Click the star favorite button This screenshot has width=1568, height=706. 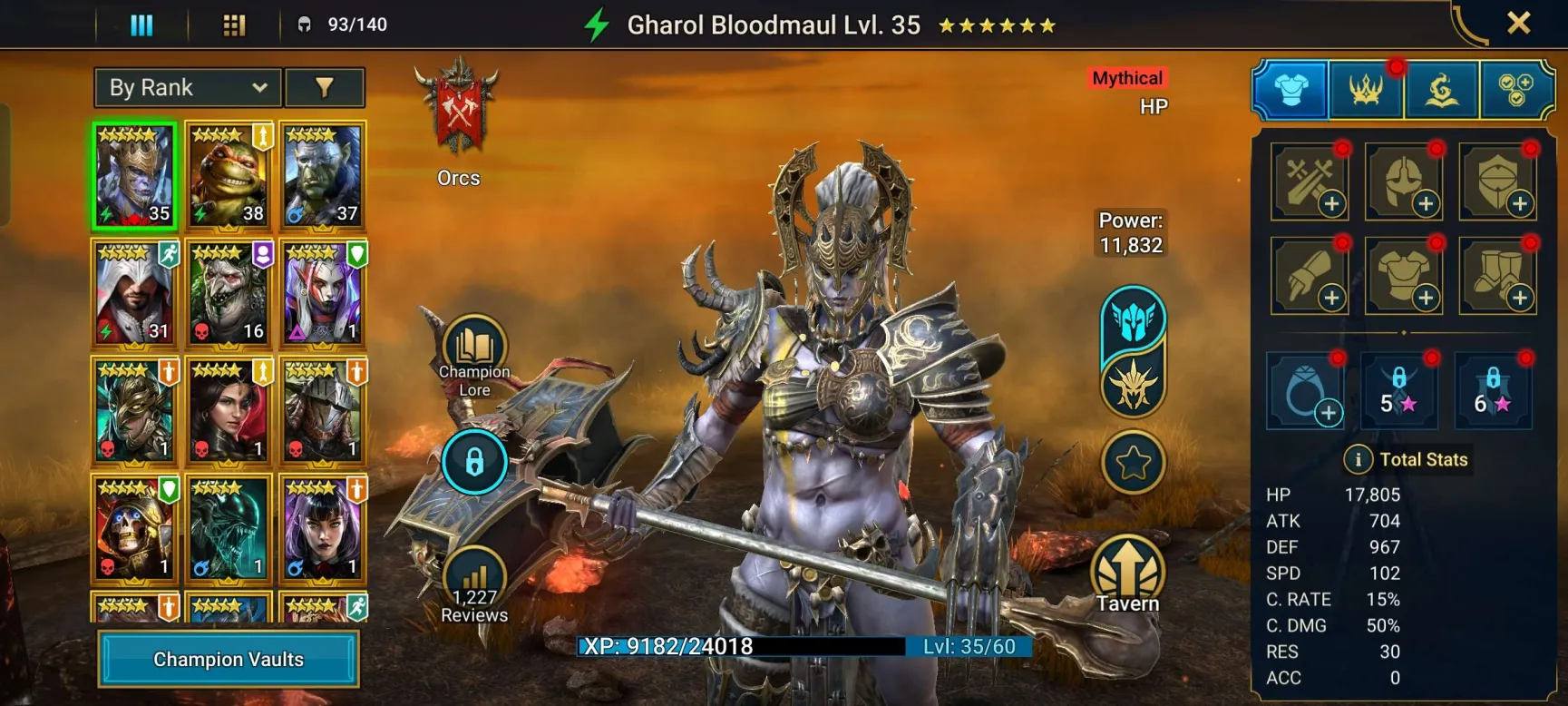(x=1133, y=463)
